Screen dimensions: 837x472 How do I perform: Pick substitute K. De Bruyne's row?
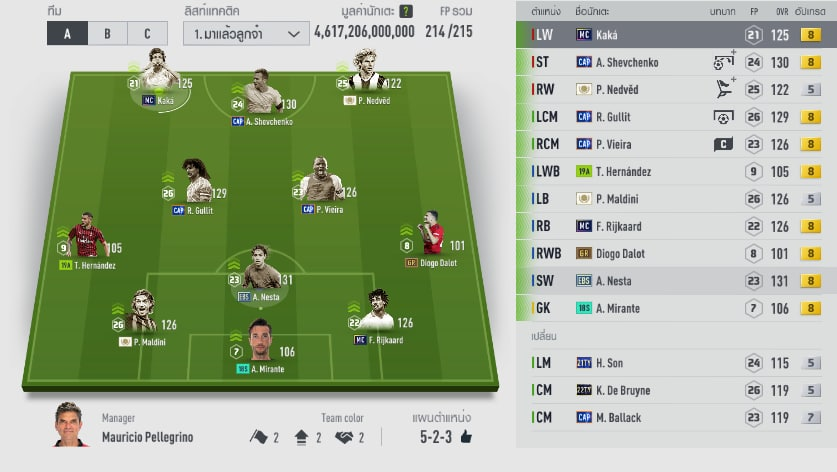coord(676,390)
